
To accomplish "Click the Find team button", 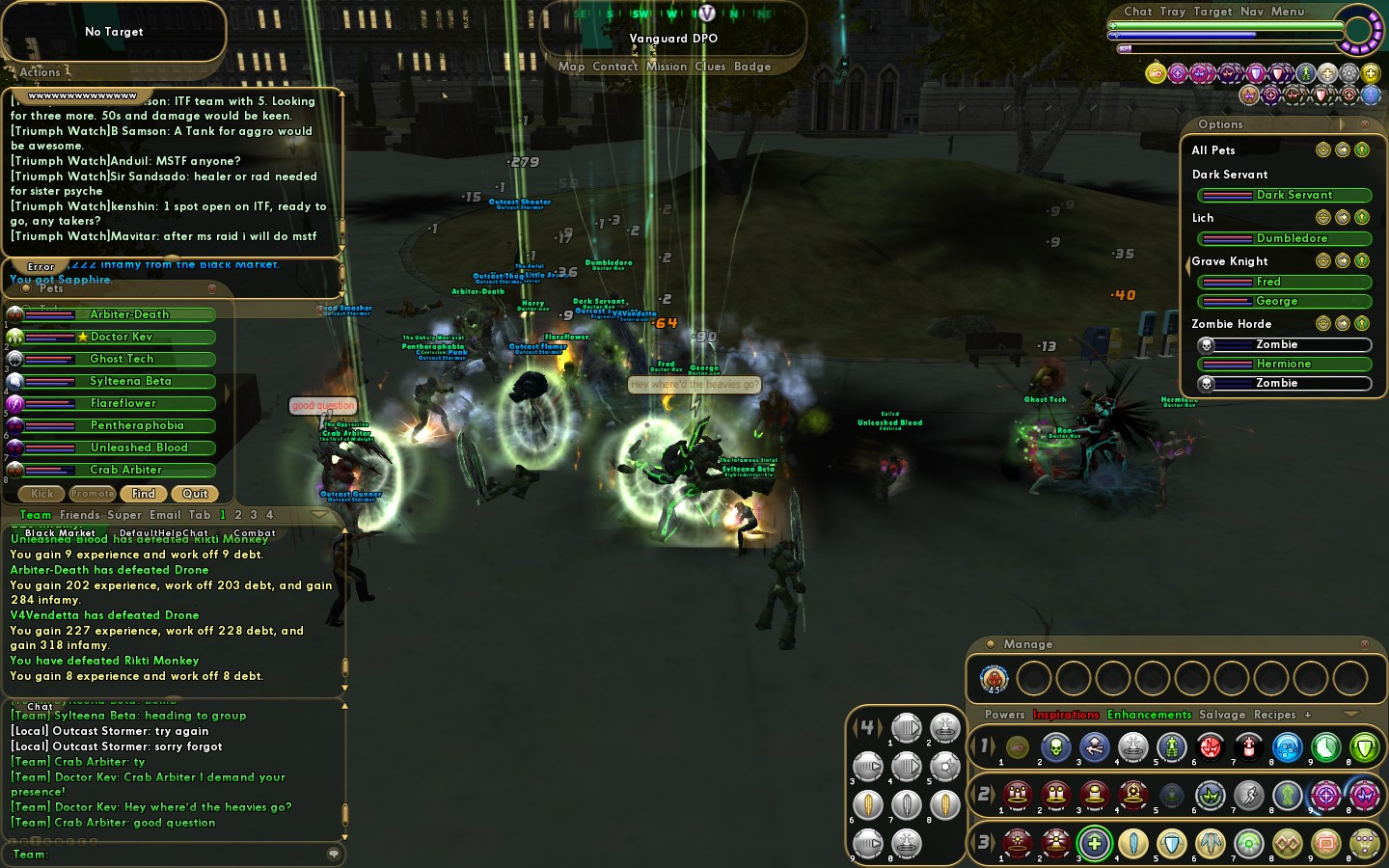I will tap(144, 494).
